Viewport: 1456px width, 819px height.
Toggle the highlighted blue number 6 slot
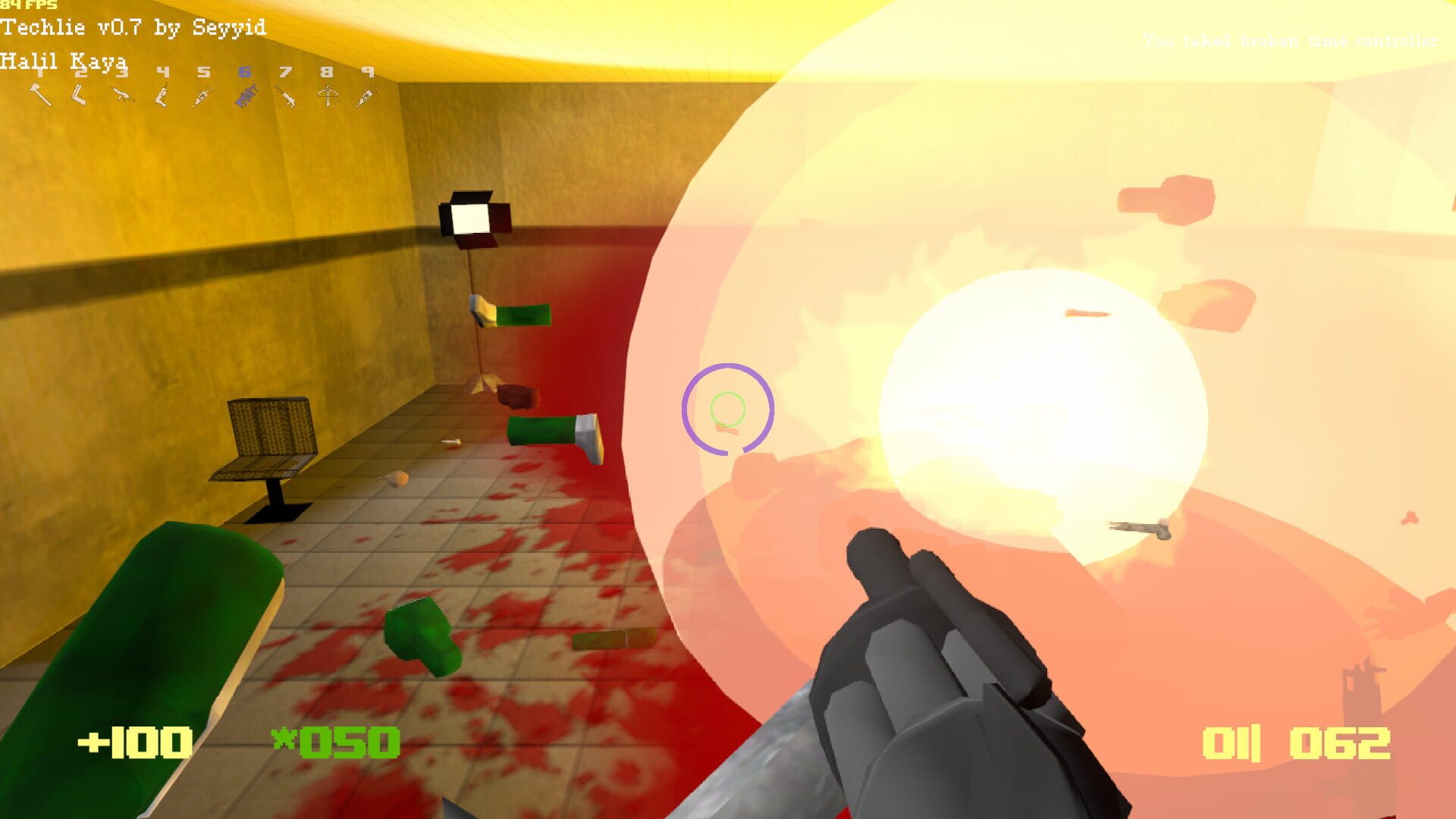pyautogui.click(x=244, y=72)
